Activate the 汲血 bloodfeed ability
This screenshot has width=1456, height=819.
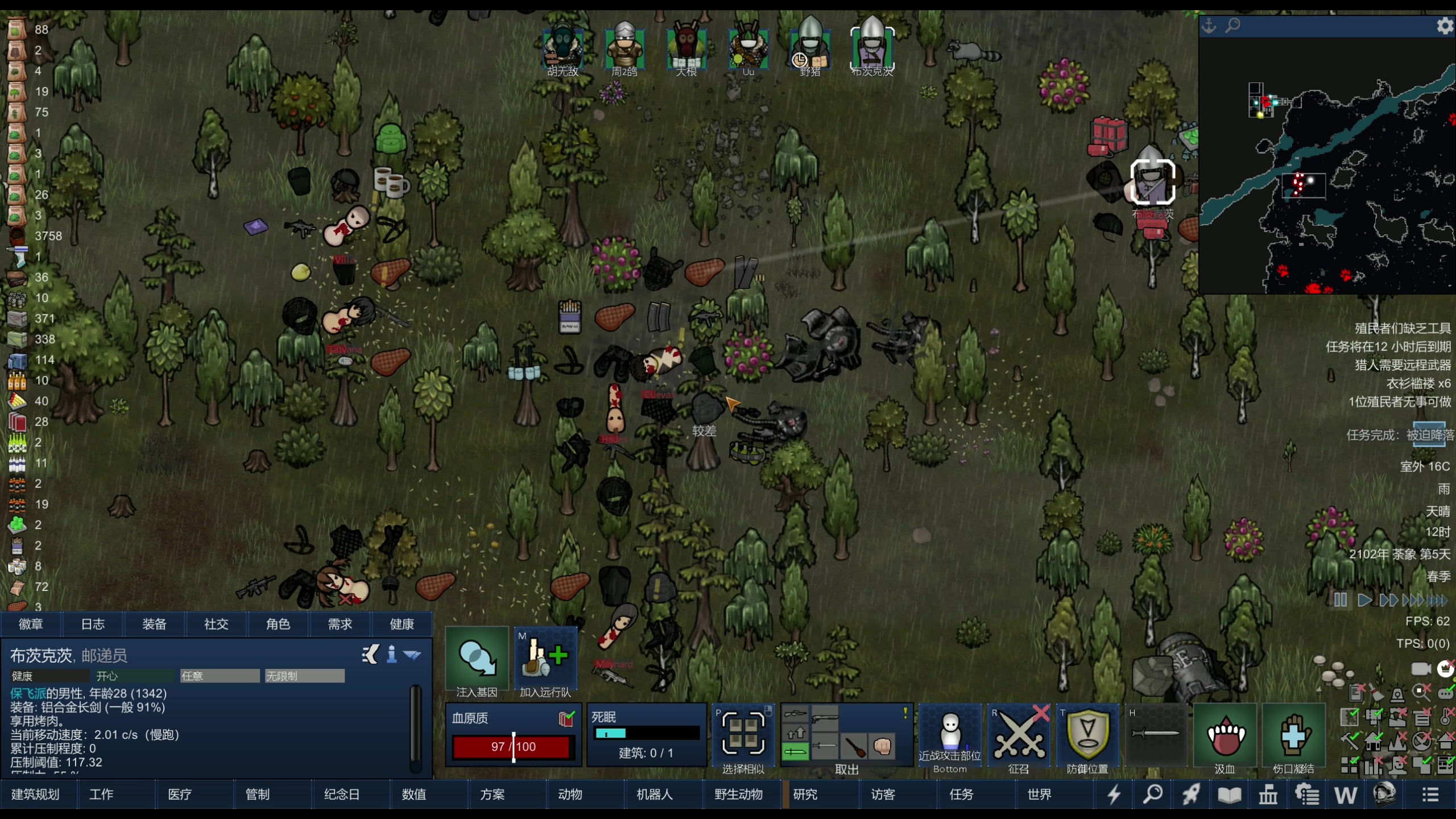[1225, 737]
